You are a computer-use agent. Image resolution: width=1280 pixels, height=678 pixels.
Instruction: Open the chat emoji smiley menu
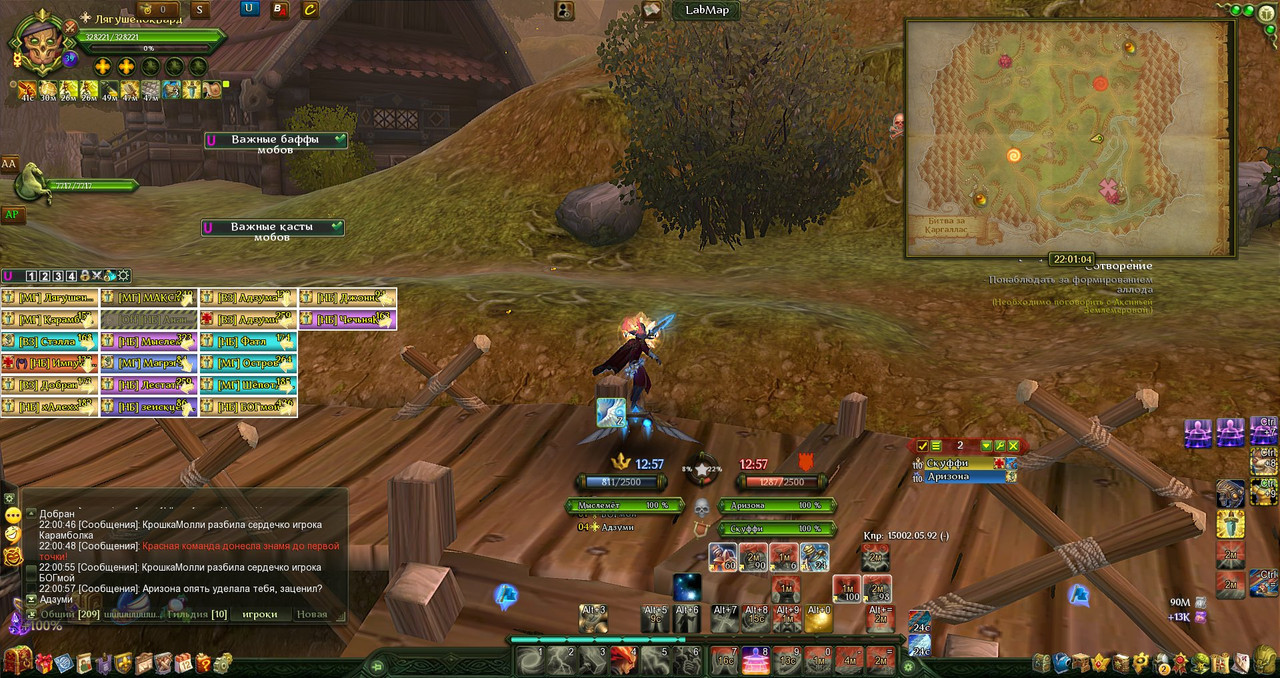pos(12,516)
